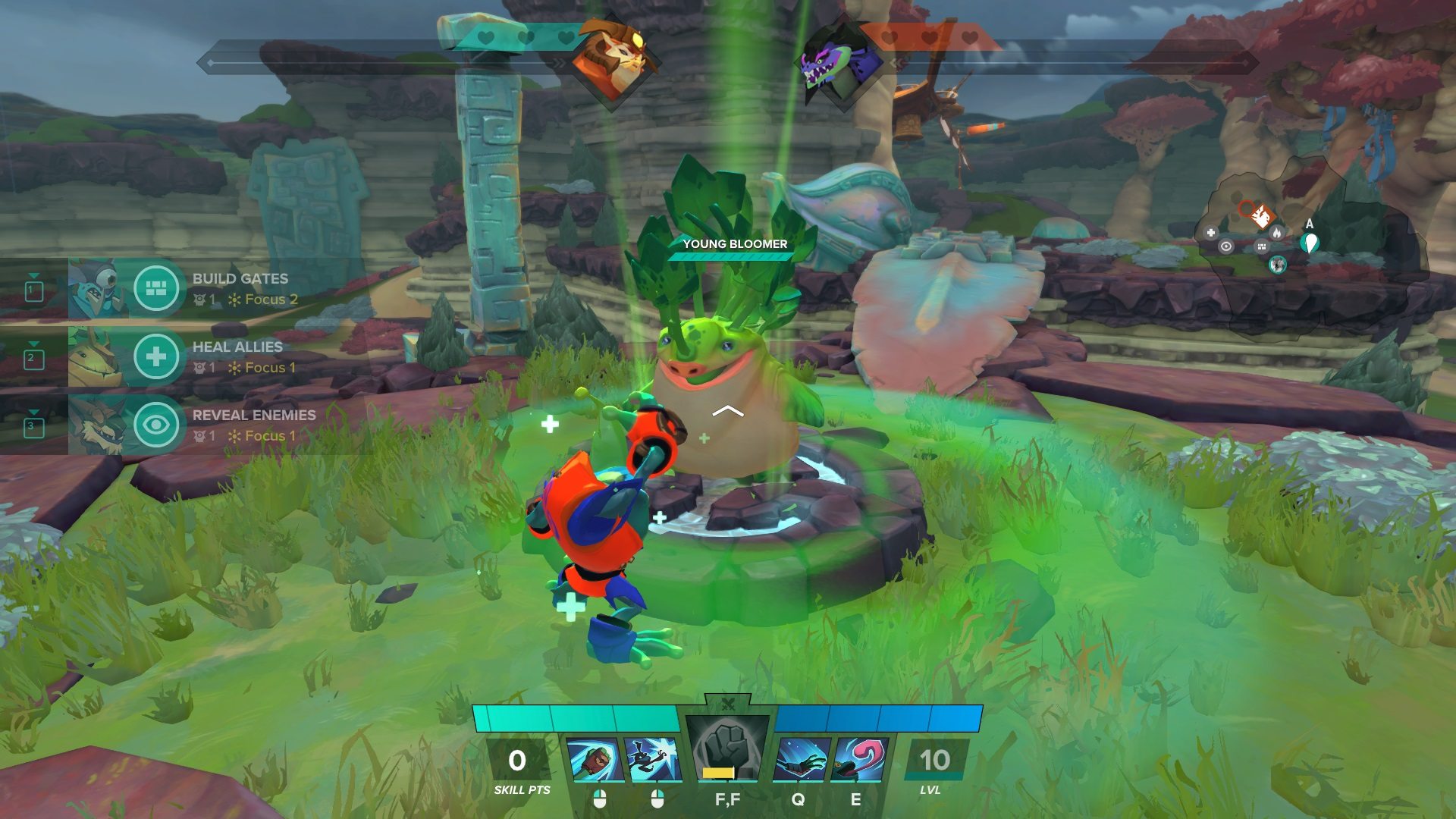1456x819 pixels.
Task: Use the frog tongue E ability
Action: [859, 760]
